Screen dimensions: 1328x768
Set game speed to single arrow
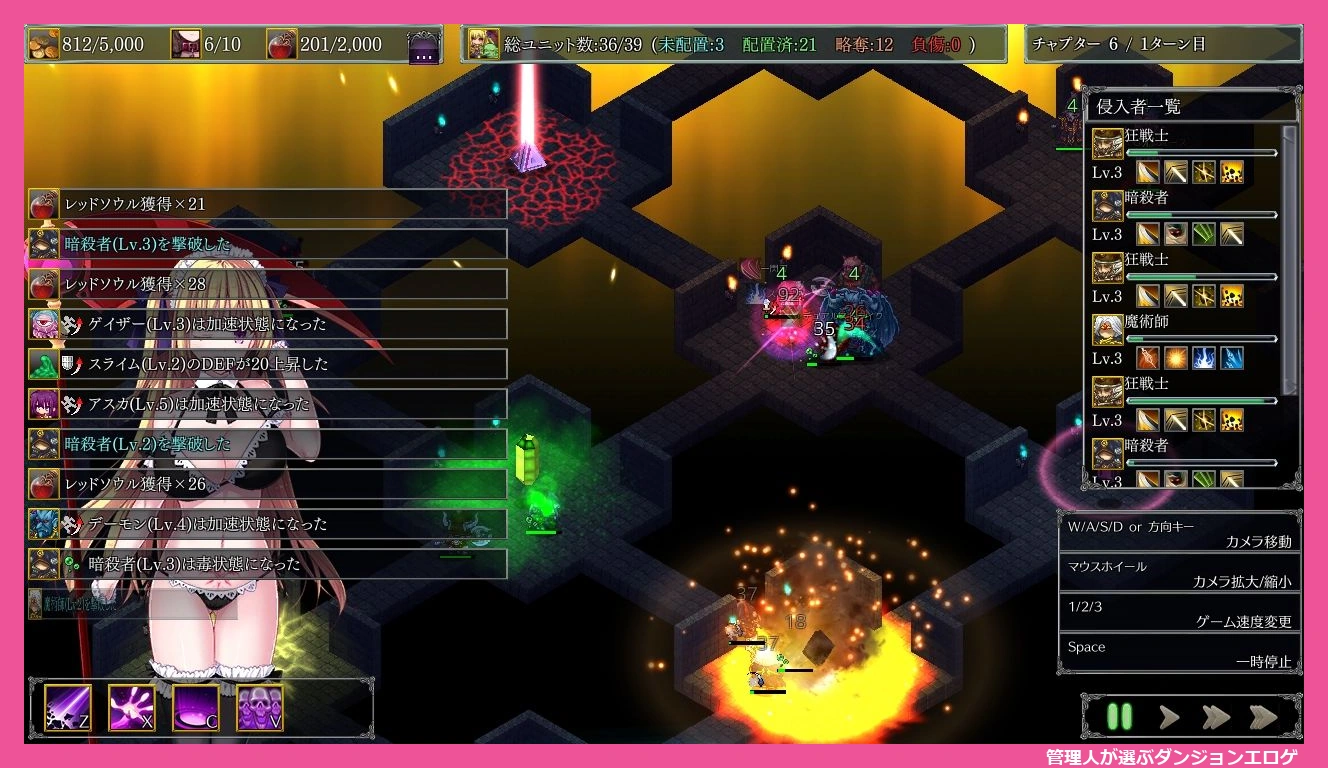click(x=1169, y=716)
